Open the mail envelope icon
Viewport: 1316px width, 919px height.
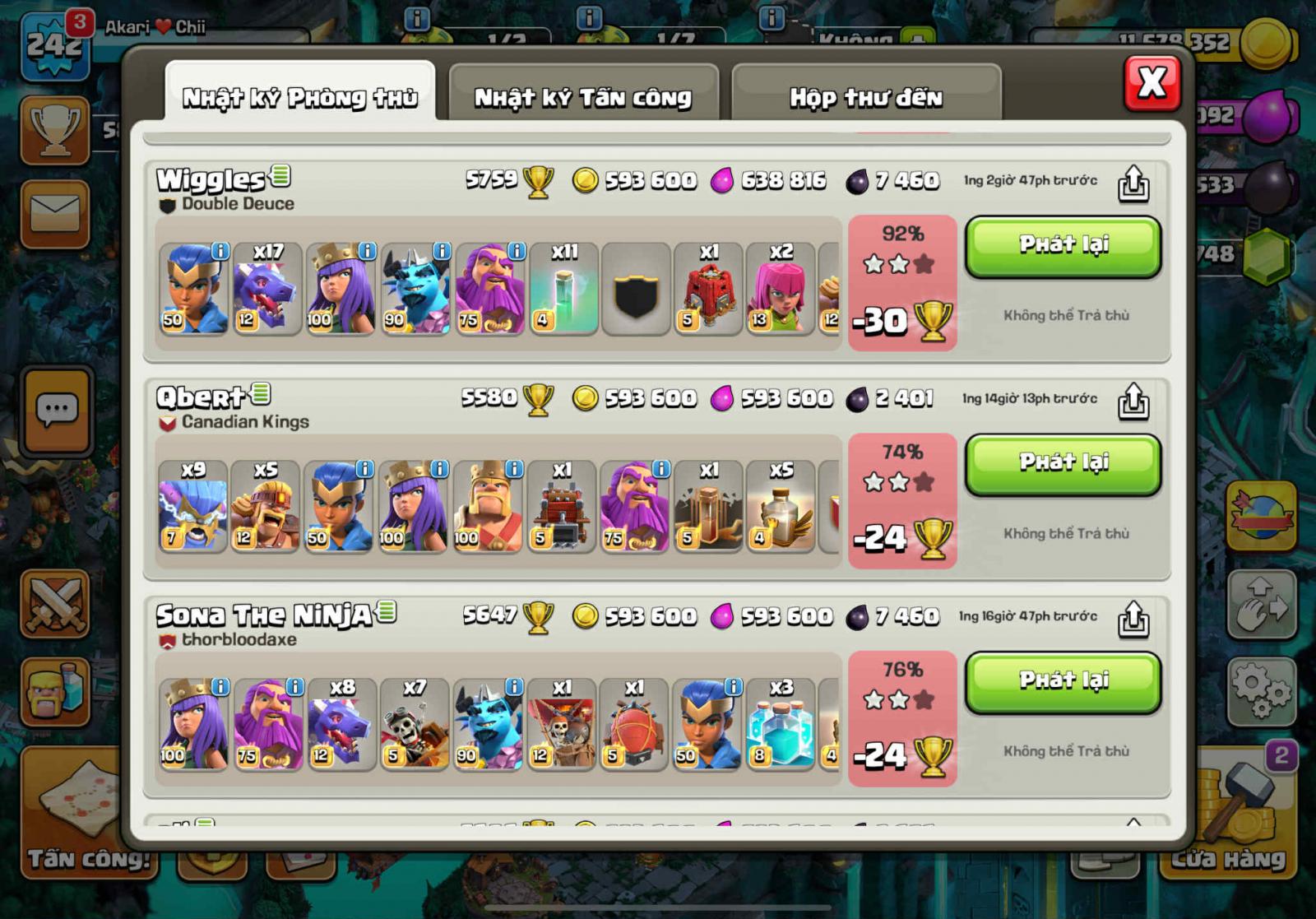click(54, 214)
